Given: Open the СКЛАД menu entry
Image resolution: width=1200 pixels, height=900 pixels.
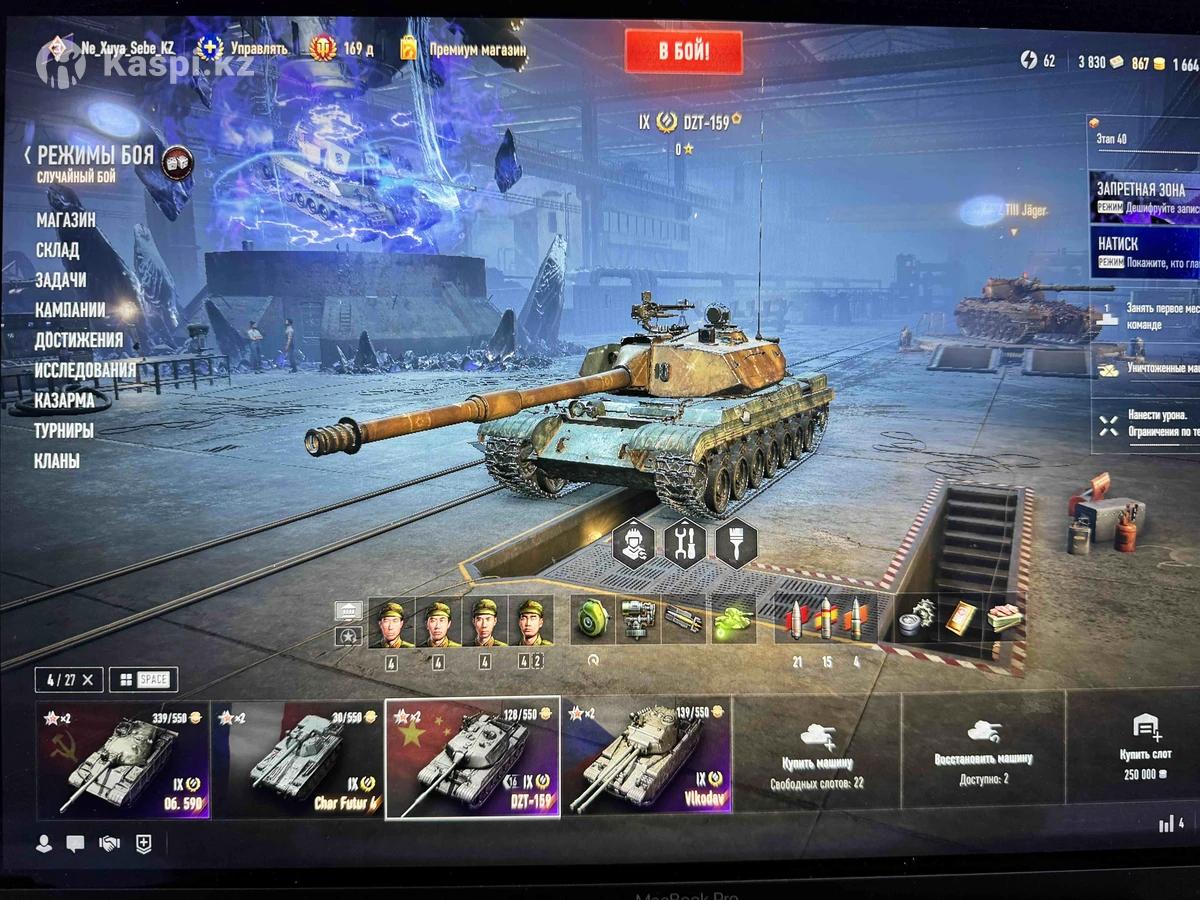Looking at the screenshot, I should tap(57, 250).
